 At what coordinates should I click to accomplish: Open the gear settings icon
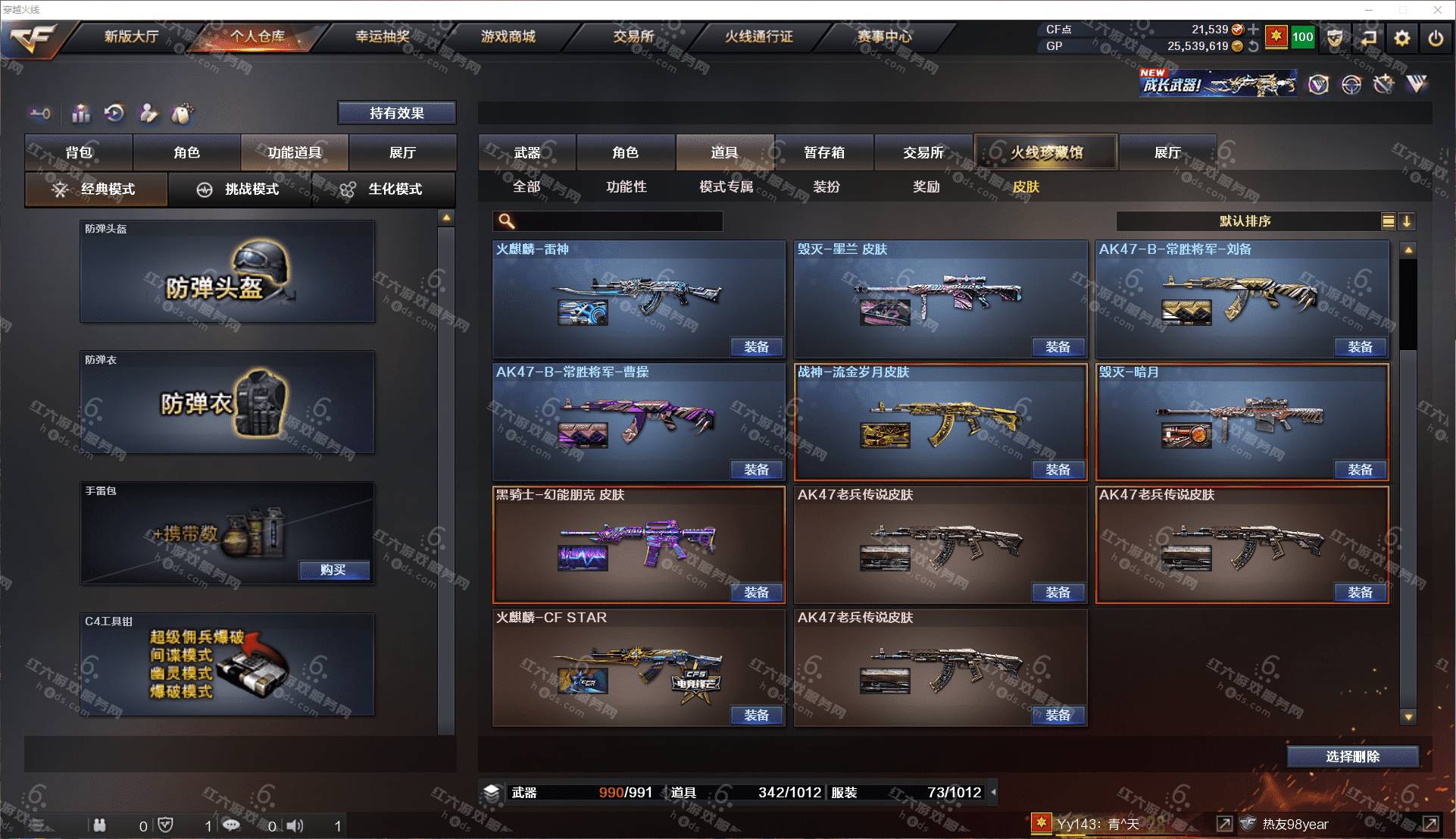click(1401, 38)
